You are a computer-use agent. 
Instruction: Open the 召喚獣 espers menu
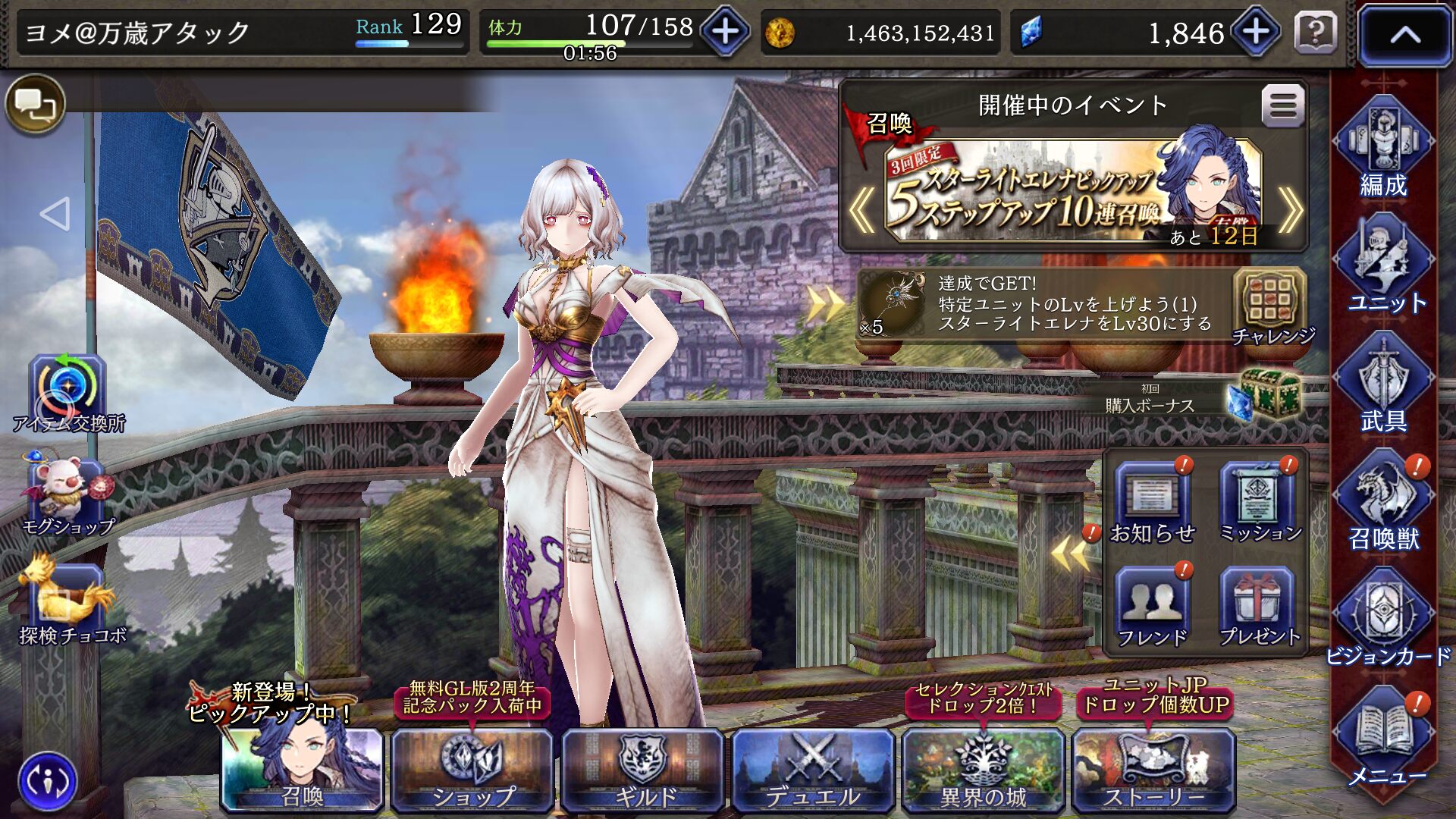[1383, 500]
